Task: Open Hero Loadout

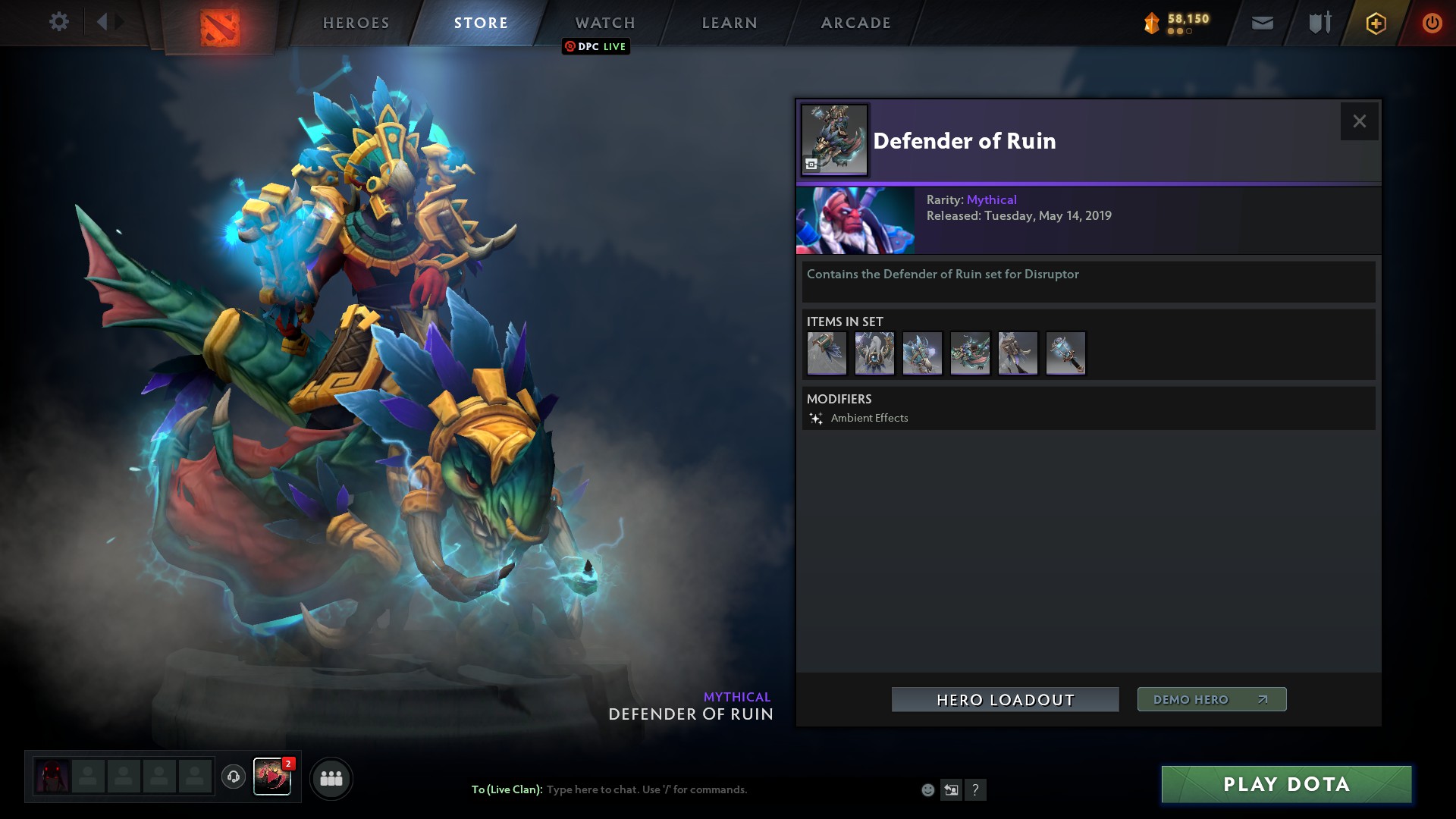Action: pos(1005,700)
